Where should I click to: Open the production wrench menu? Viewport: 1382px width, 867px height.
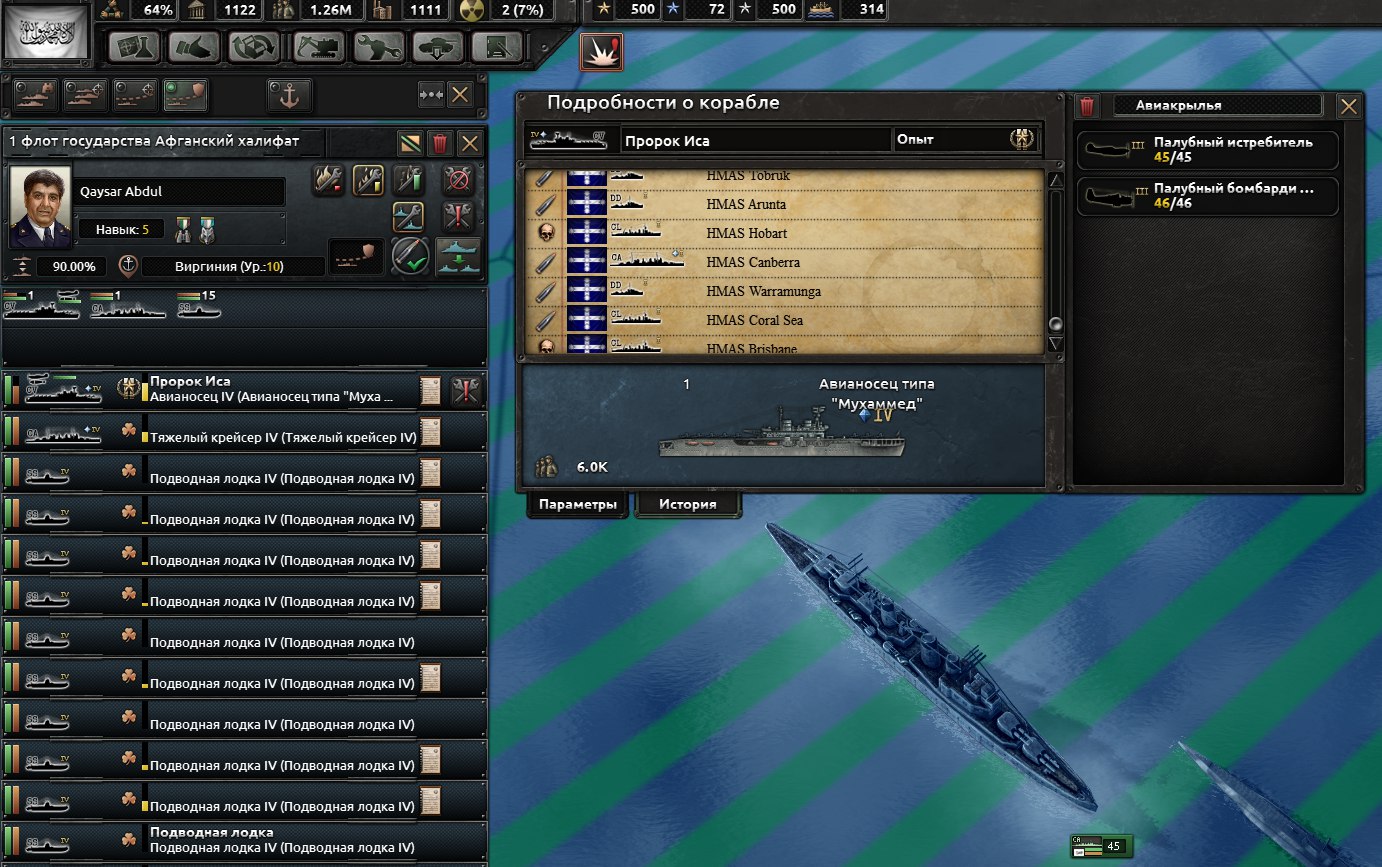378,47
